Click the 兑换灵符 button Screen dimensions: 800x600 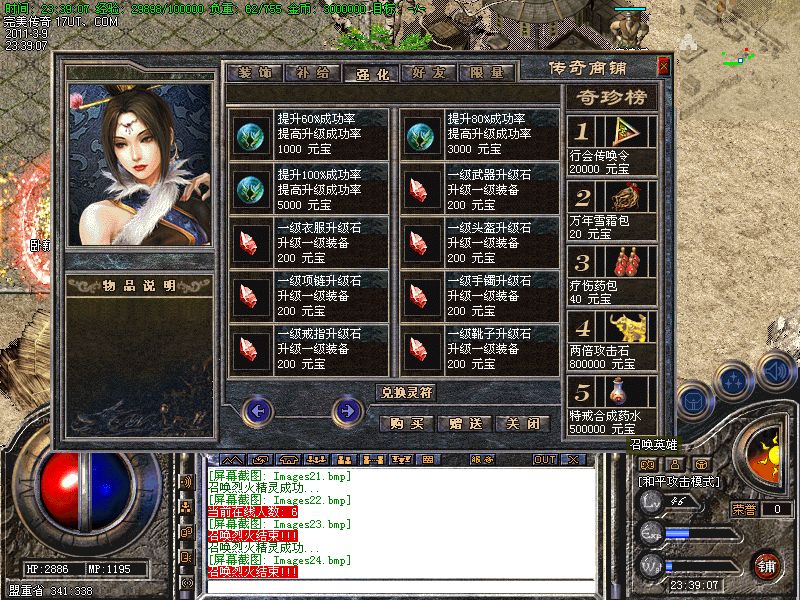click(405, 392)
